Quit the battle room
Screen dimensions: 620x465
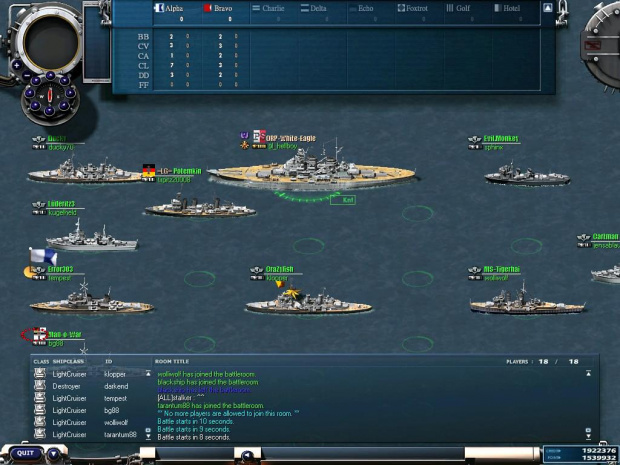point(25,452)
